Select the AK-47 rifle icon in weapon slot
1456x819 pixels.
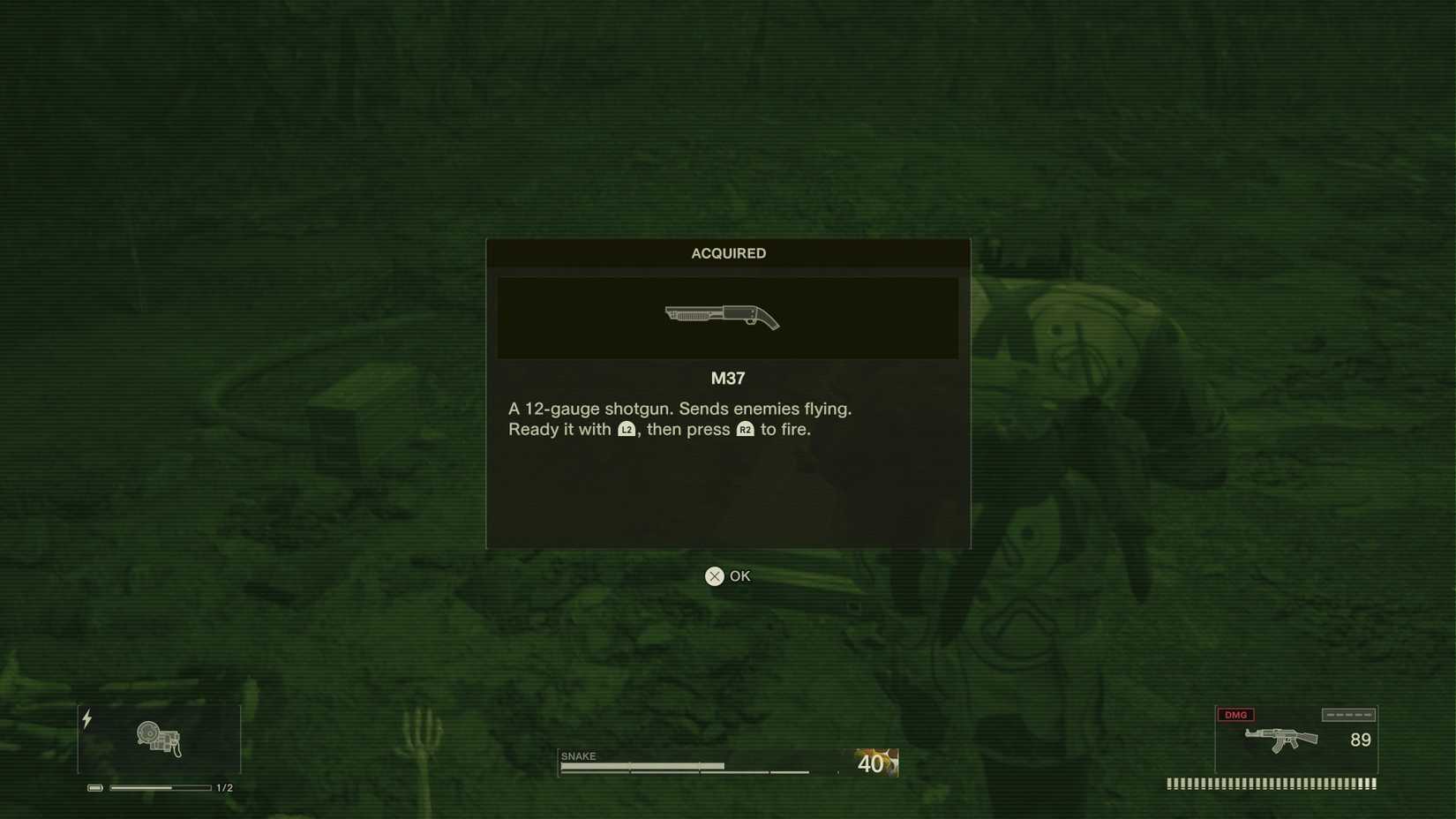coord(1280,741)
